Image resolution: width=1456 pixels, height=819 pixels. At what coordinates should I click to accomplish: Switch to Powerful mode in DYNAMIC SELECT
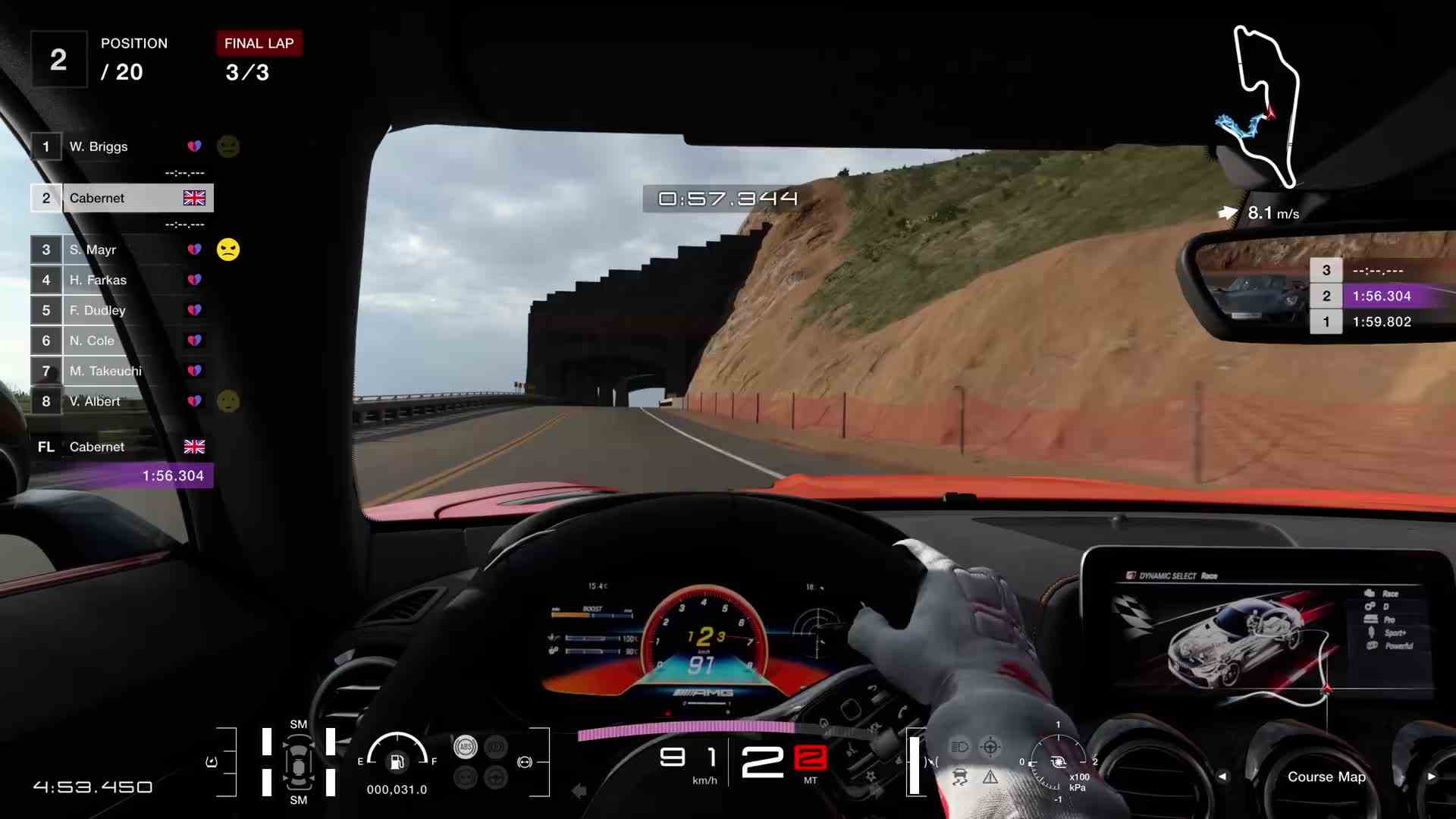1398,646
